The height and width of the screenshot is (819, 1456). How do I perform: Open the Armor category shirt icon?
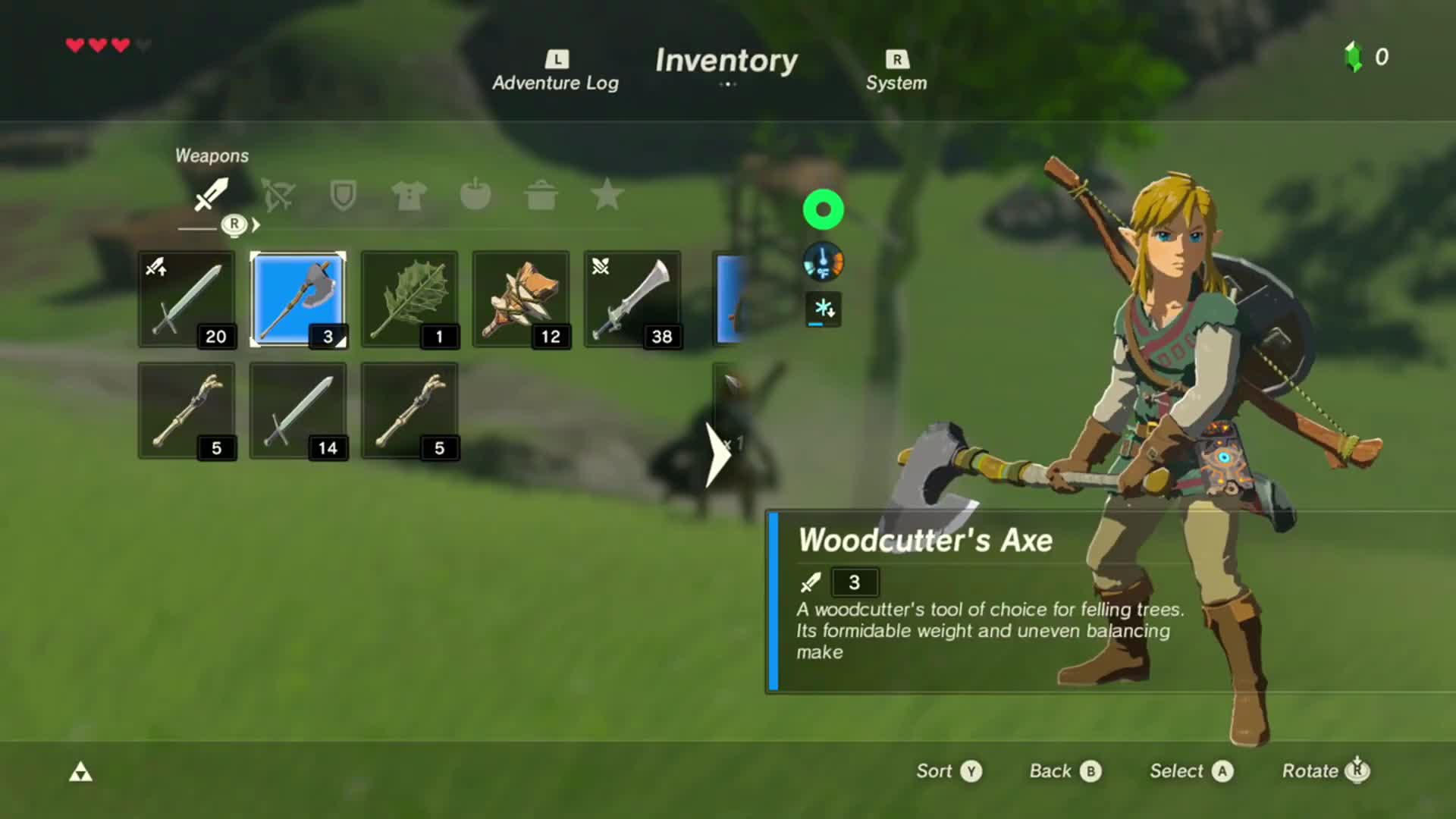click(x=408, y=196)
